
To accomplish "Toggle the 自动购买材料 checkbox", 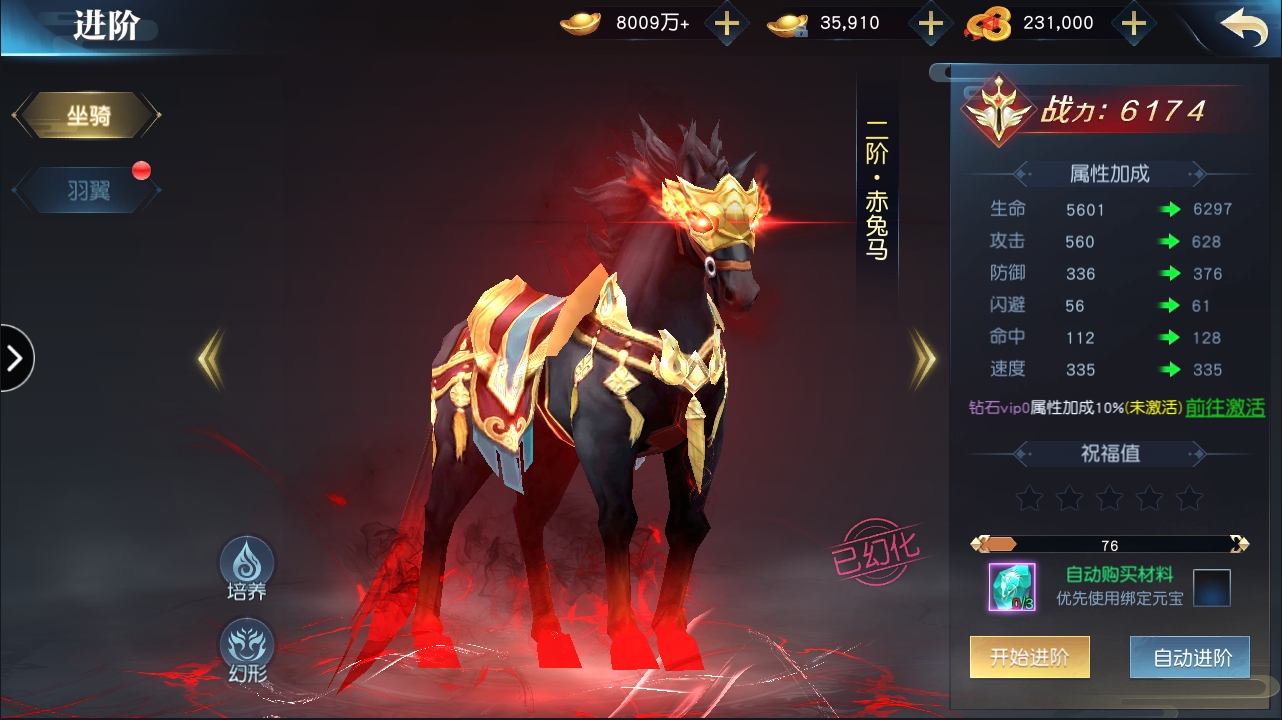I will 1211,587.
